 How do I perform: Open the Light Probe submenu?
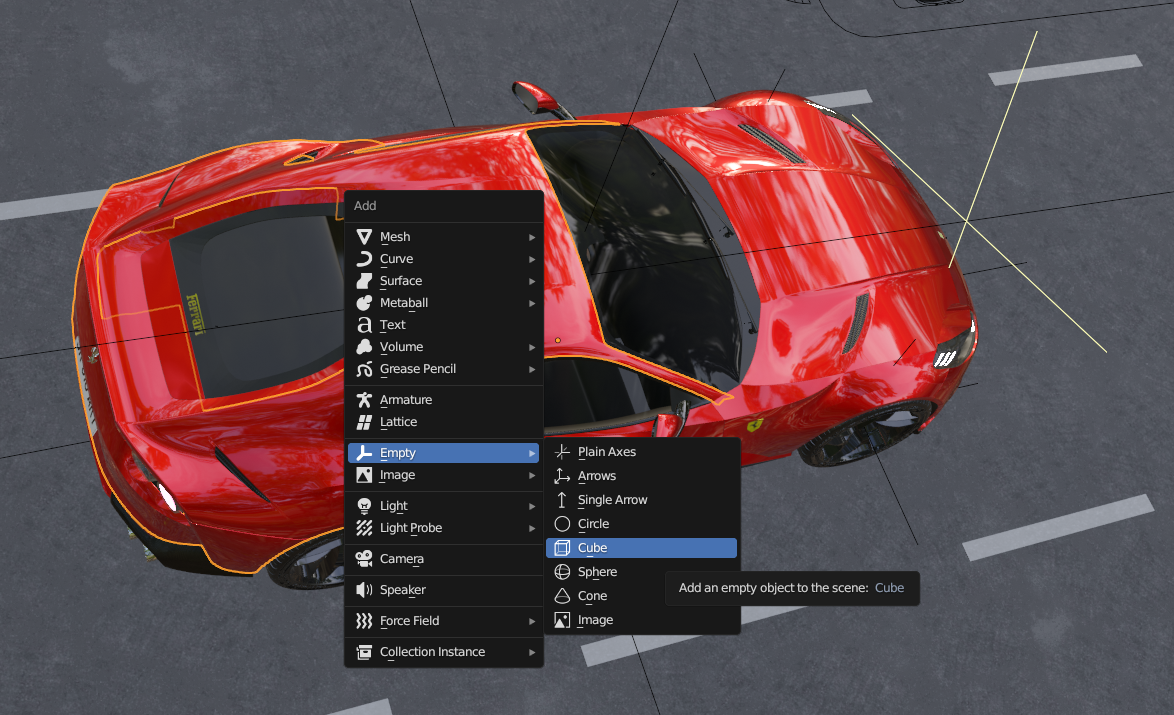(410, 528)
